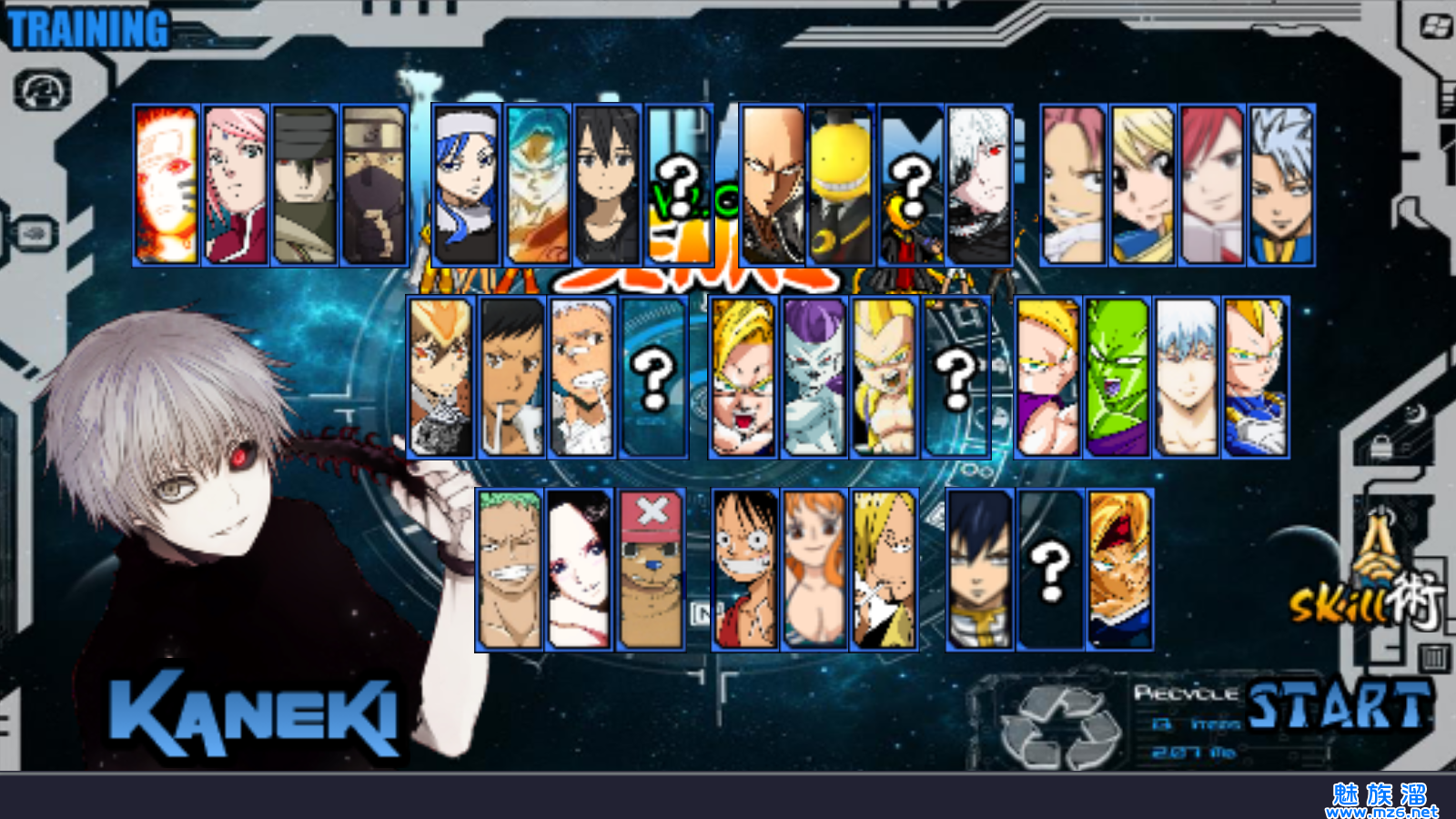Pick Chopper with the pink hat
This screenshot has height=819, width=1456.
click(x=651, y=570)
